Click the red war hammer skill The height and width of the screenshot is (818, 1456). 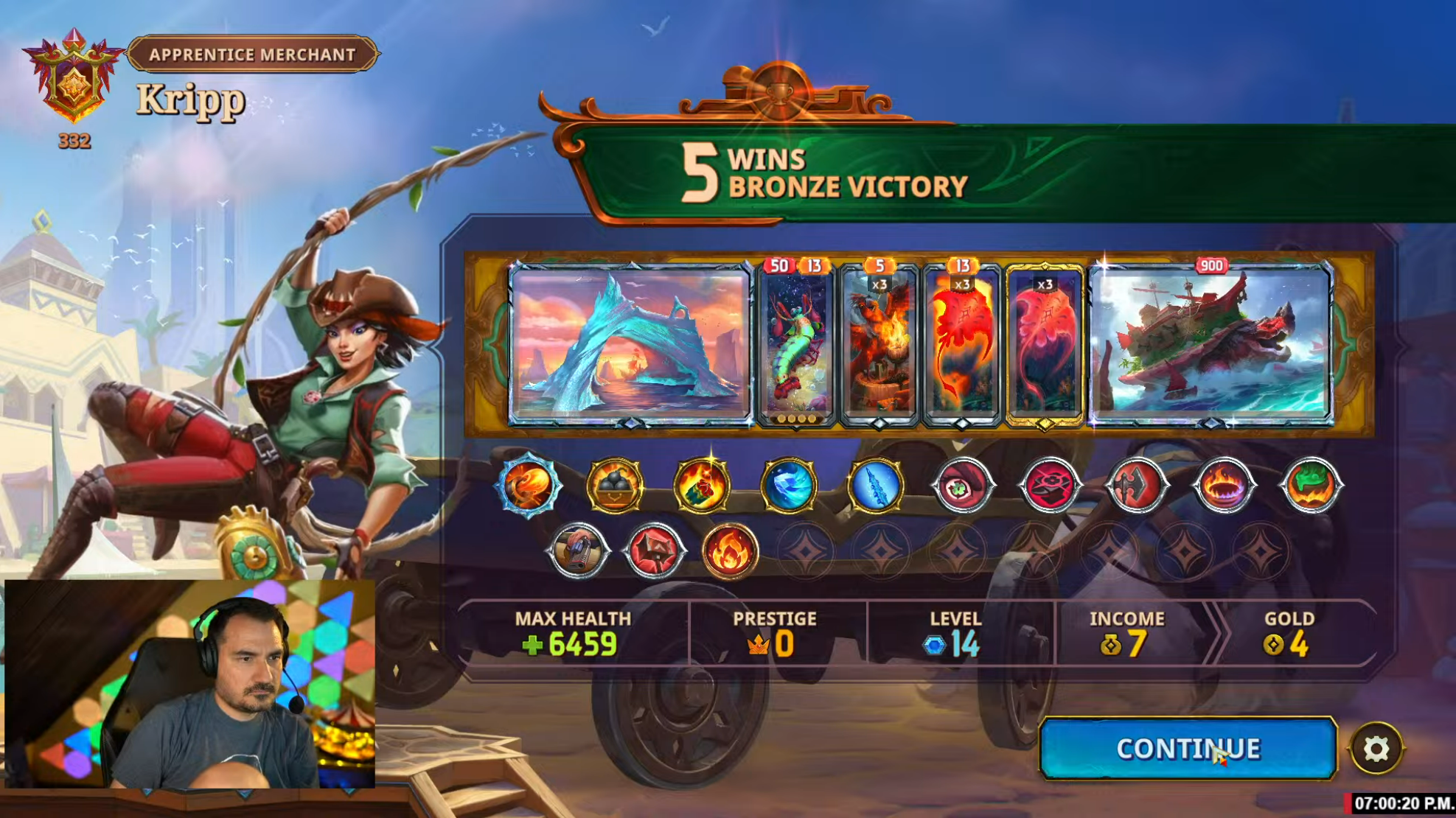point(654,550)
